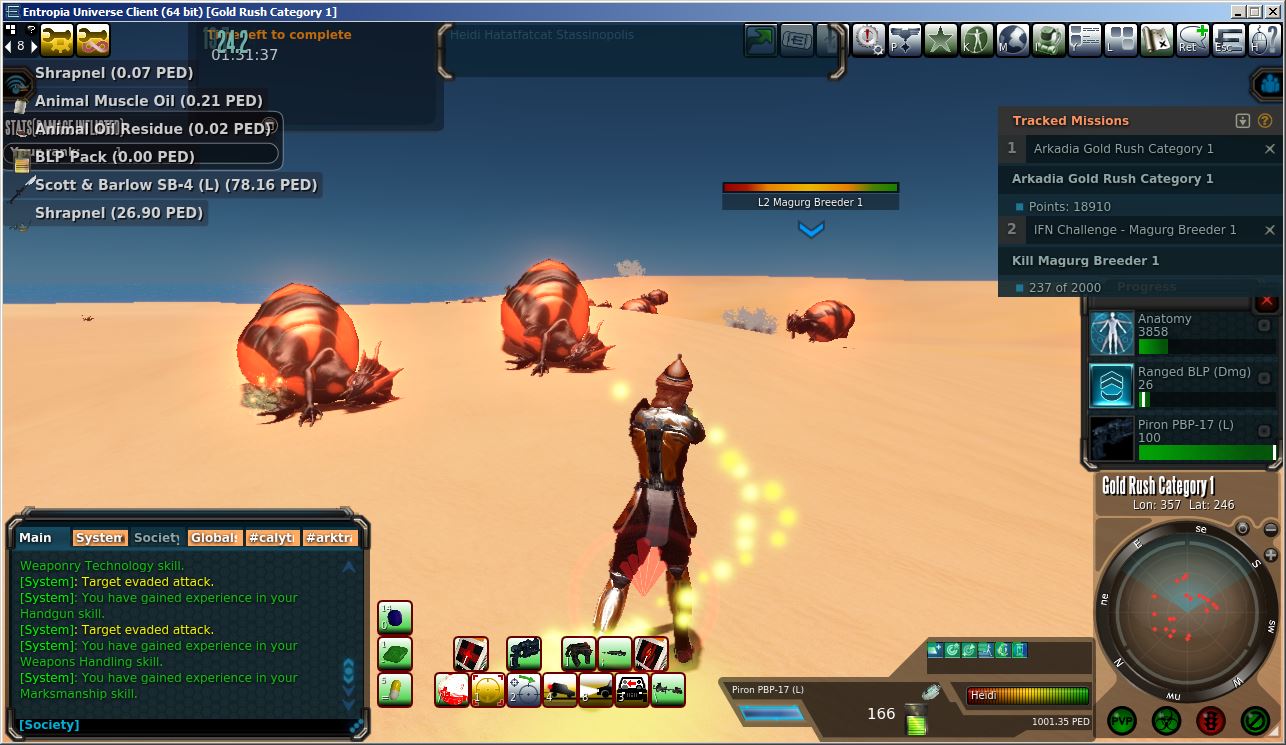Open the planet map globe icon
The image size is (1286, 745).
[x=1013, y=41]
